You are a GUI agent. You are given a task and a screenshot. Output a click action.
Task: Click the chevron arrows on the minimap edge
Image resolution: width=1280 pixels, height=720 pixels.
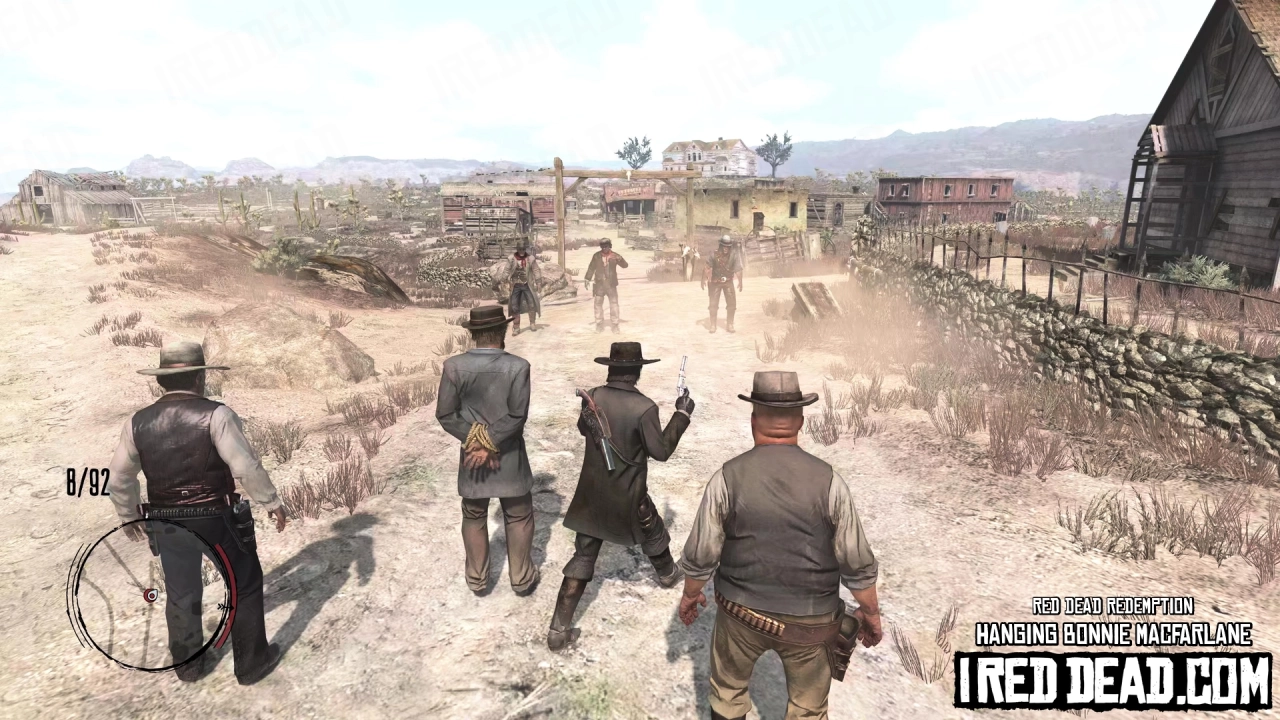click(226, 607)
